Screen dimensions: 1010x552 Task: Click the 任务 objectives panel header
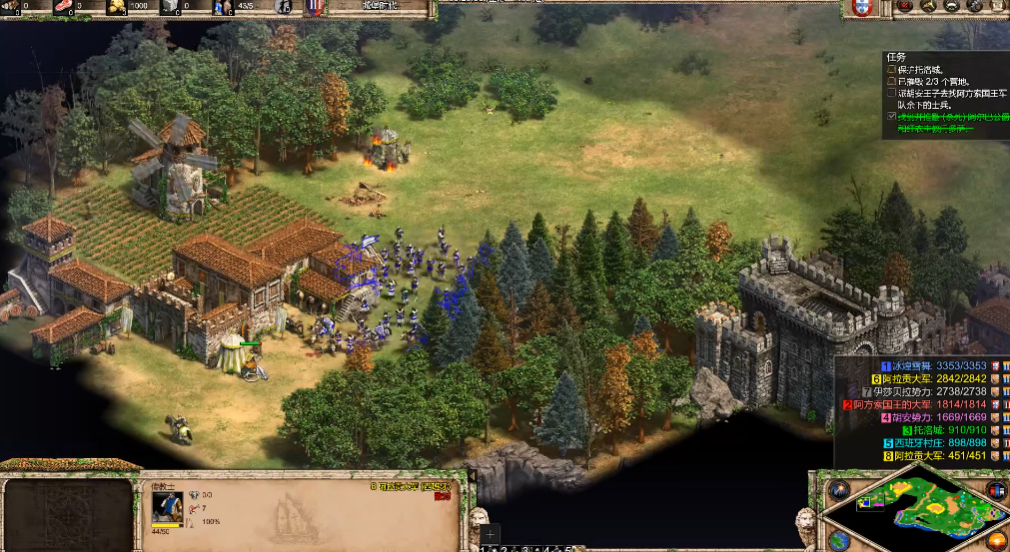(894, 57)
